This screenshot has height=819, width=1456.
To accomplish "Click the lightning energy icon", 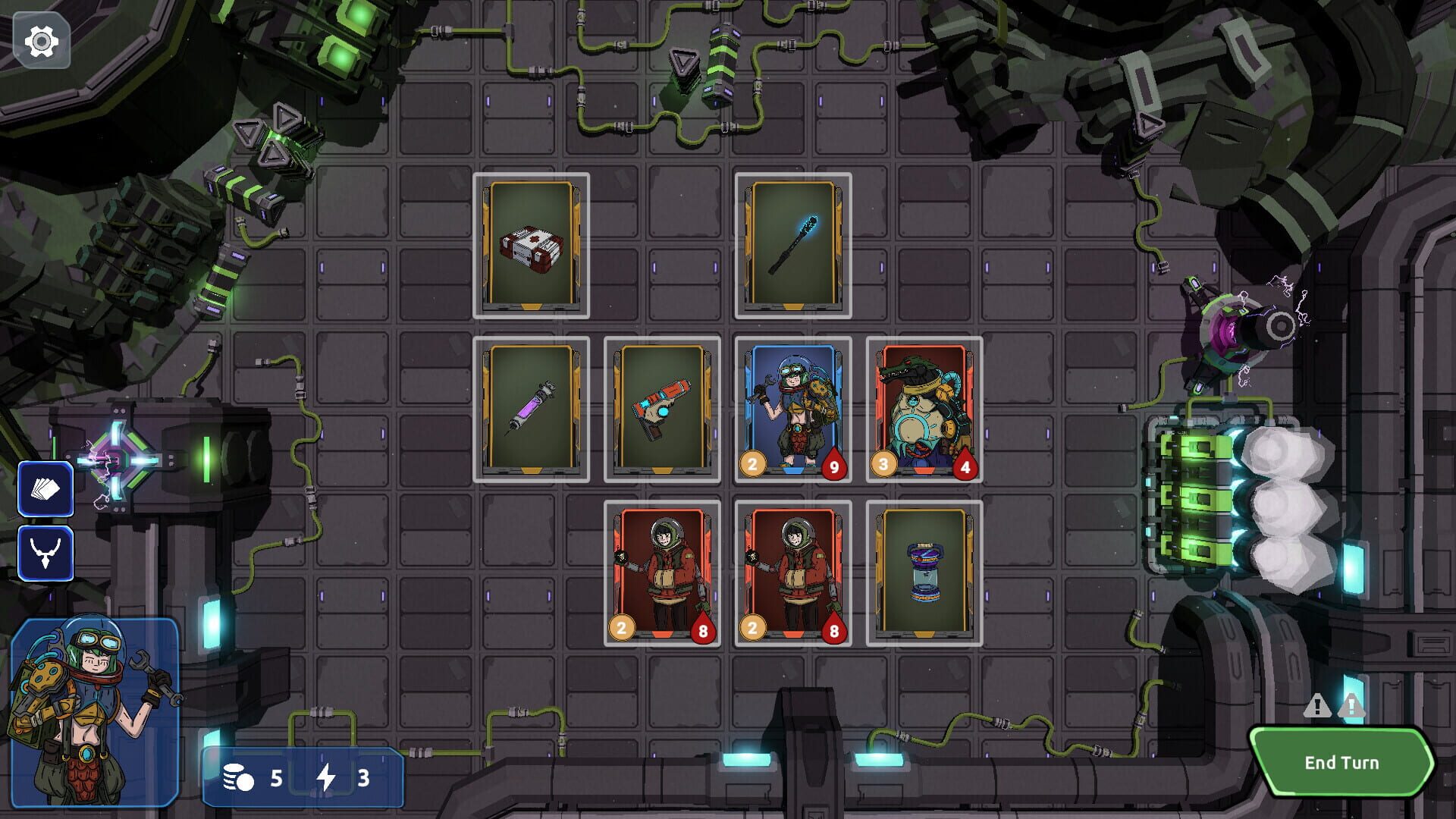I will click(x=328, y=778).
